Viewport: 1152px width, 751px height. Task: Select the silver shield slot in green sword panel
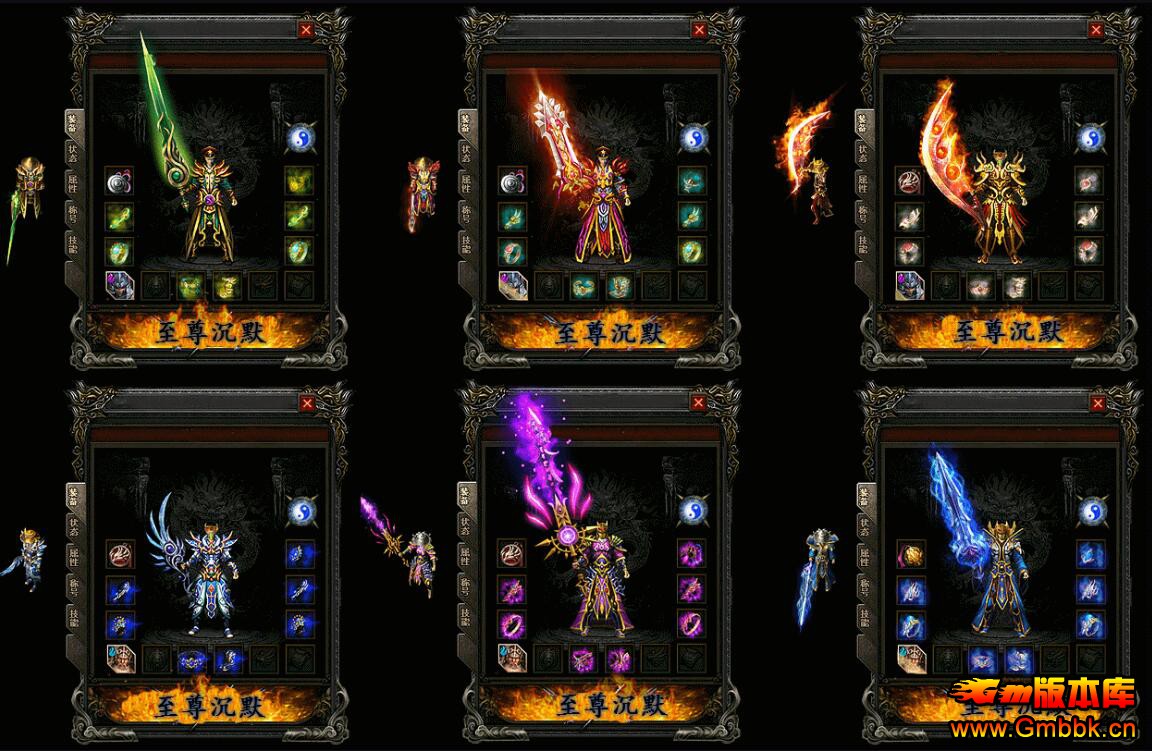(x=120, y=182)
